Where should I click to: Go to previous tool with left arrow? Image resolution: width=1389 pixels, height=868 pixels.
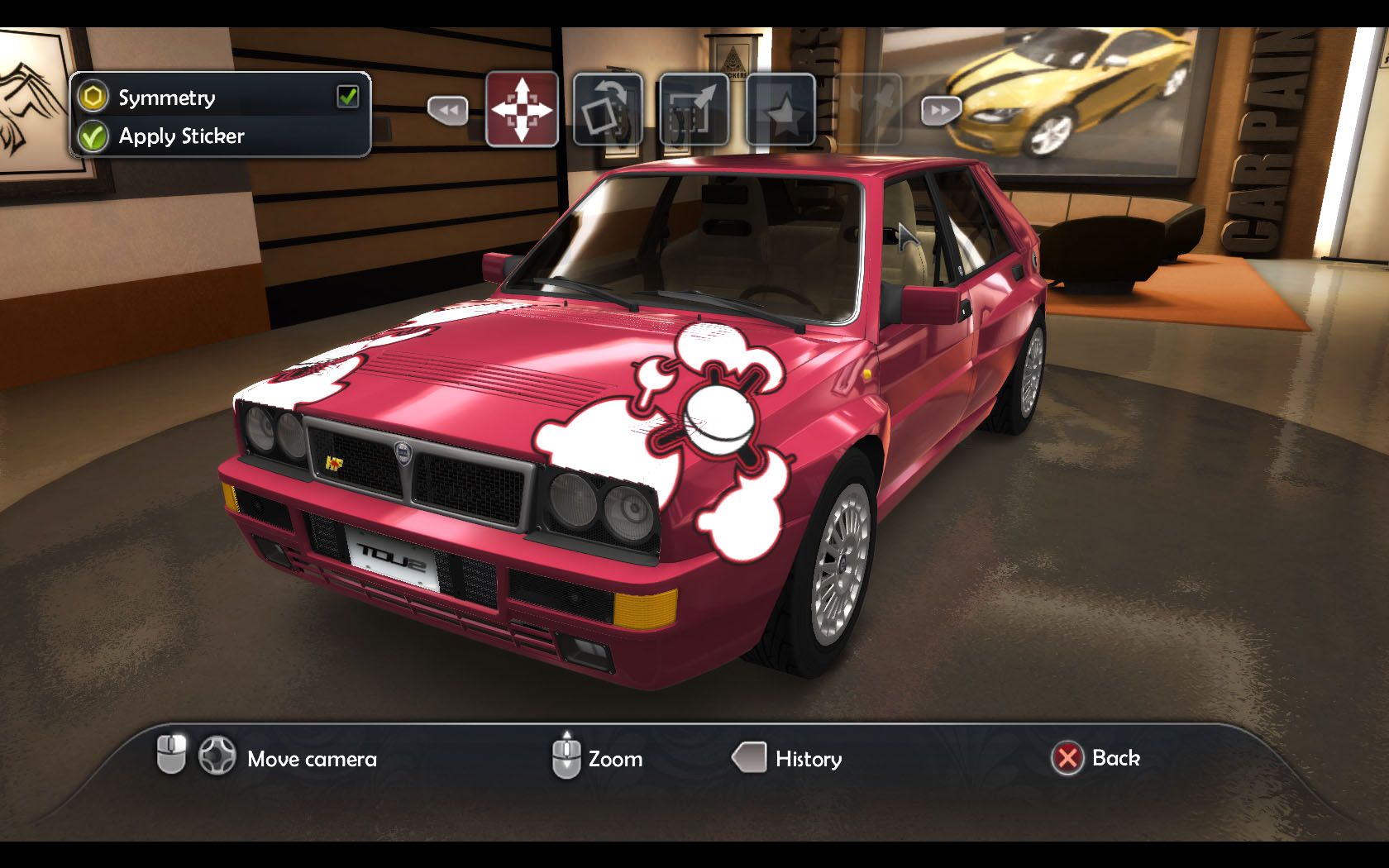[447, 110]
